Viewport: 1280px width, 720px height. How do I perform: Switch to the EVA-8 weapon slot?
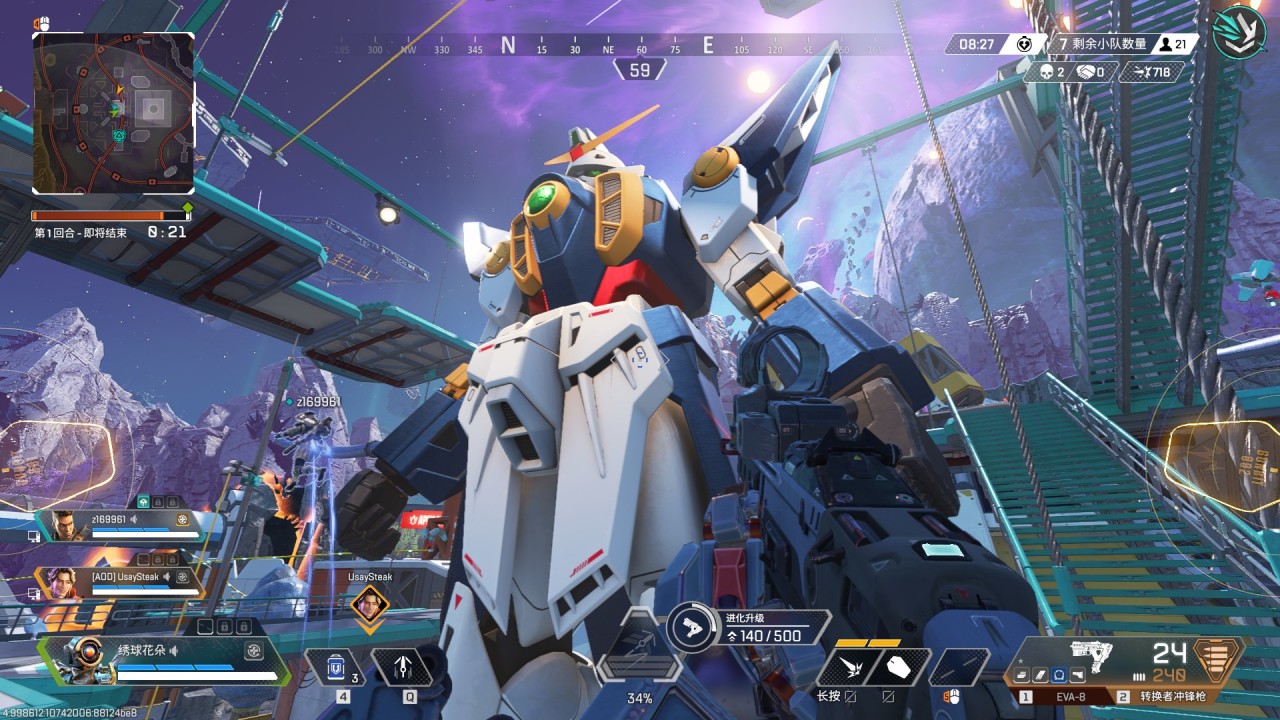pyautogui.click(x=1058, y=696)
